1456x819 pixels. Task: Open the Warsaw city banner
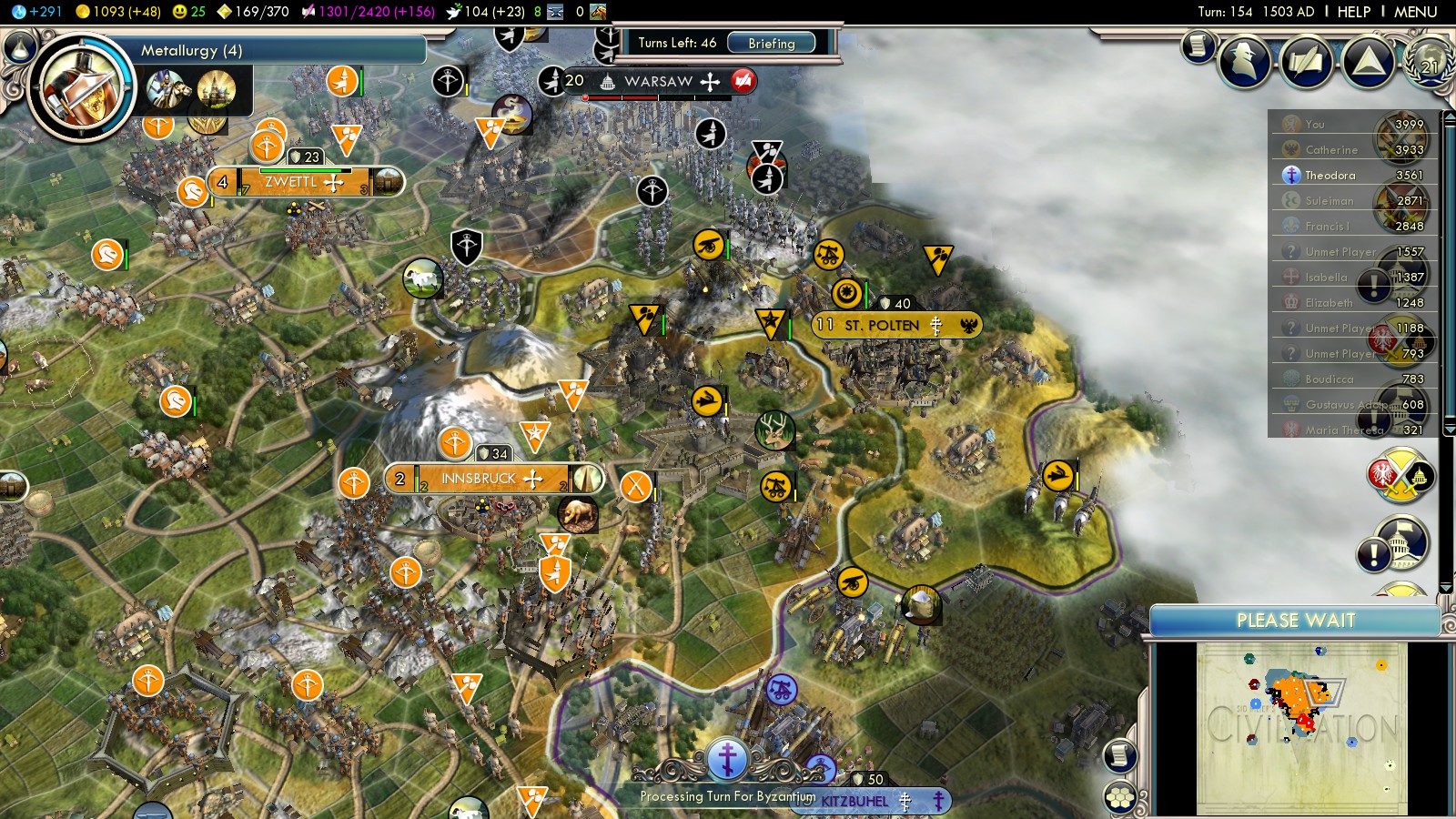coord(659,82)
